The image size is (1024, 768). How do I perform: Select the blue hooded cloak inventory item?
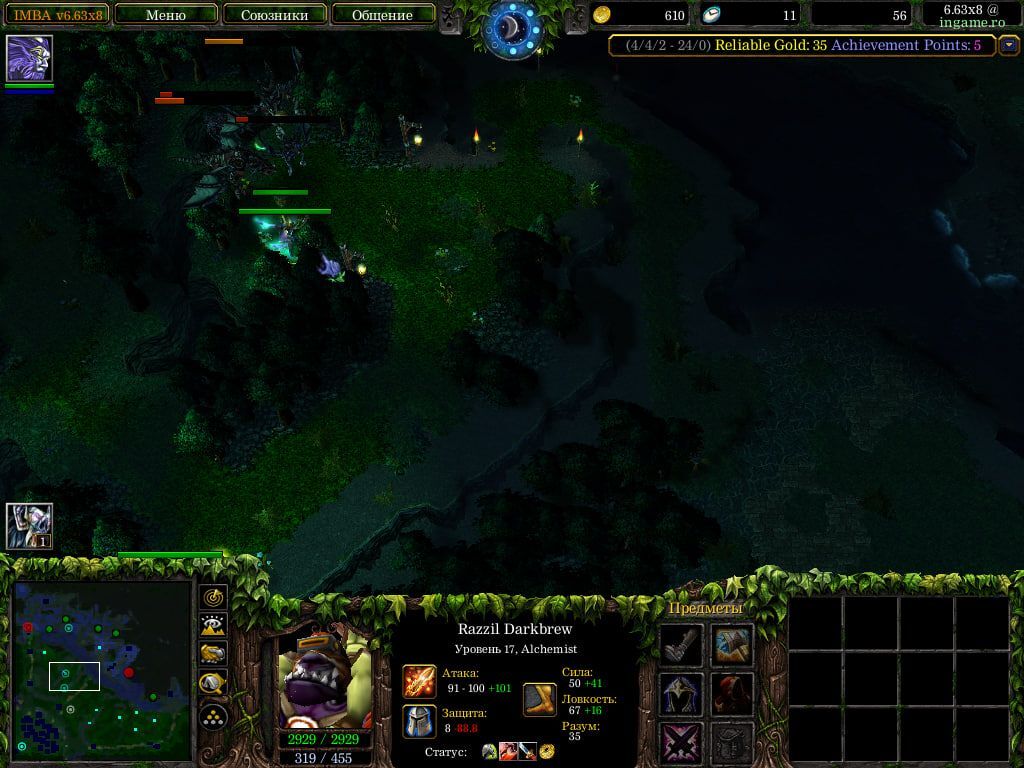tap(680, 694)
